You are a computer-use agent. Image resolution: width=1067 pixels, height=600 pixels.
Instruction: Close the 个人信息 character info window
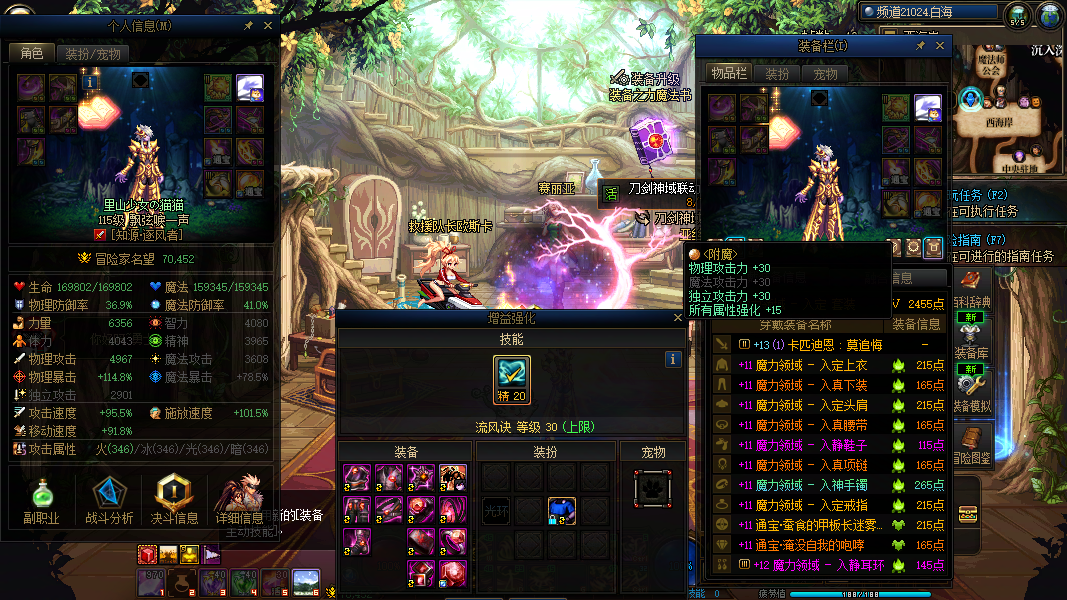point(268,24)
